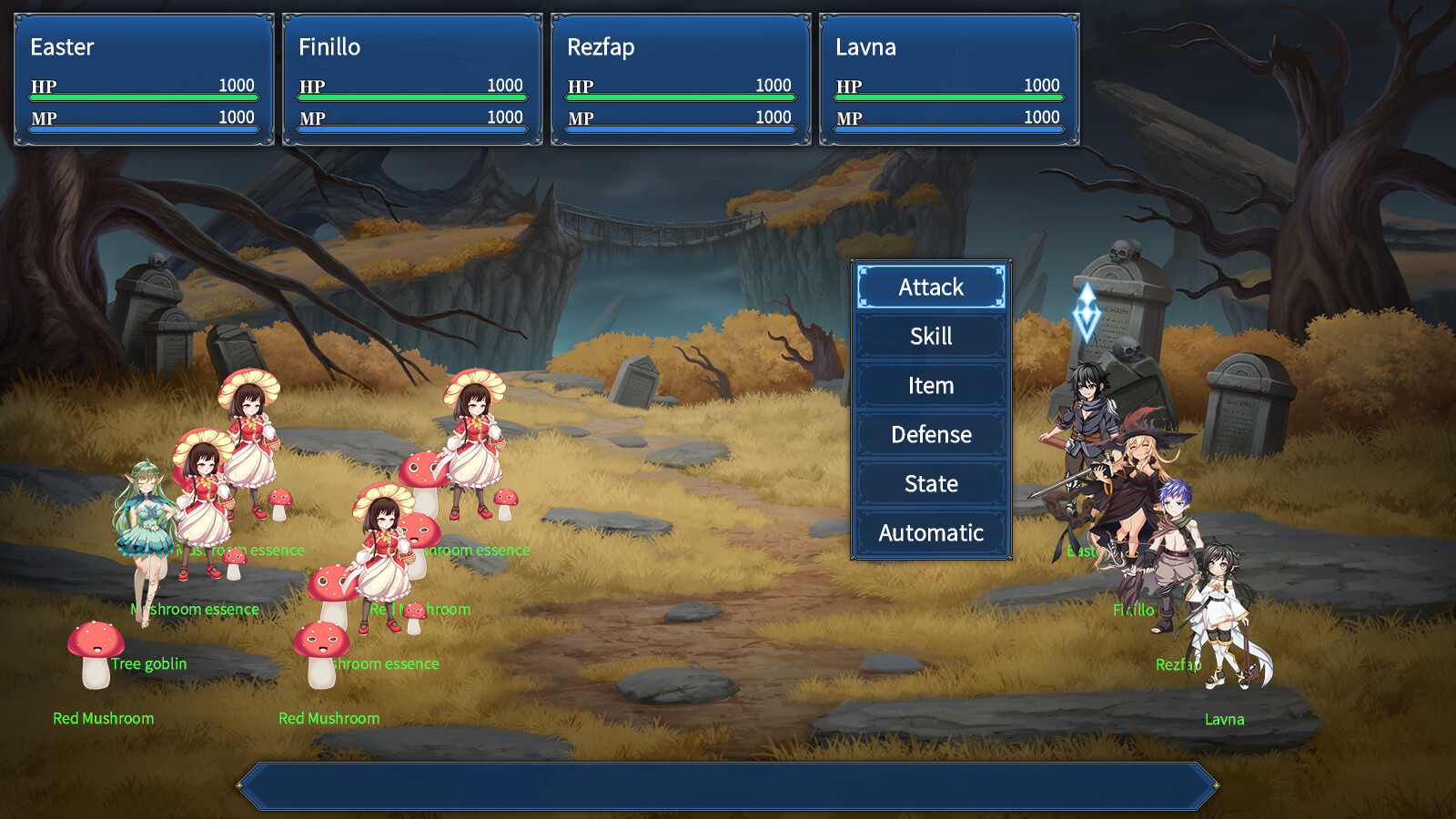Image resolution: width=1456 pixels, height=819 pixels.
Task: Select the State command
Action: pyautogui.click(x=930, y=483)
